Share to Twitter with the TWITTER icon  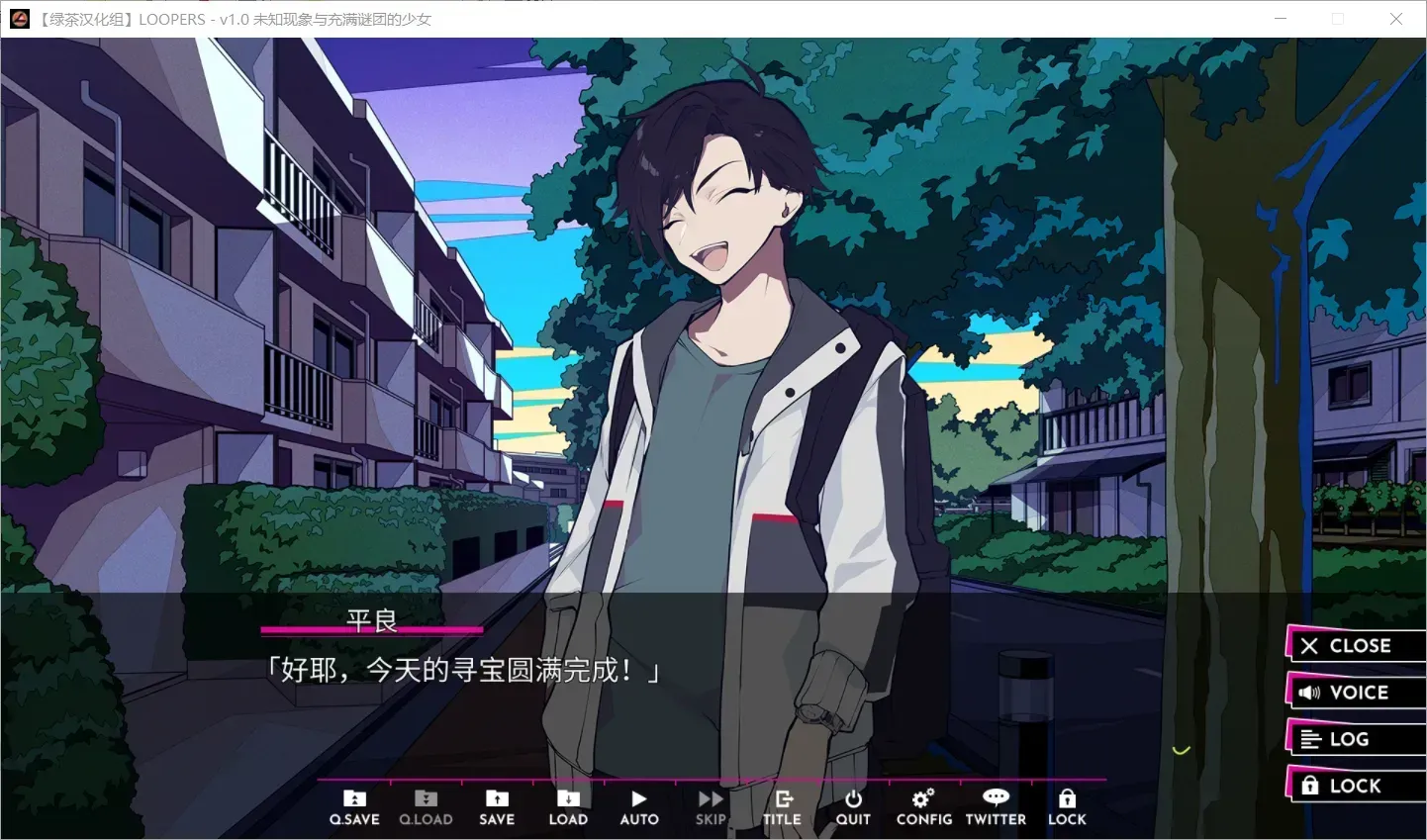995,804
